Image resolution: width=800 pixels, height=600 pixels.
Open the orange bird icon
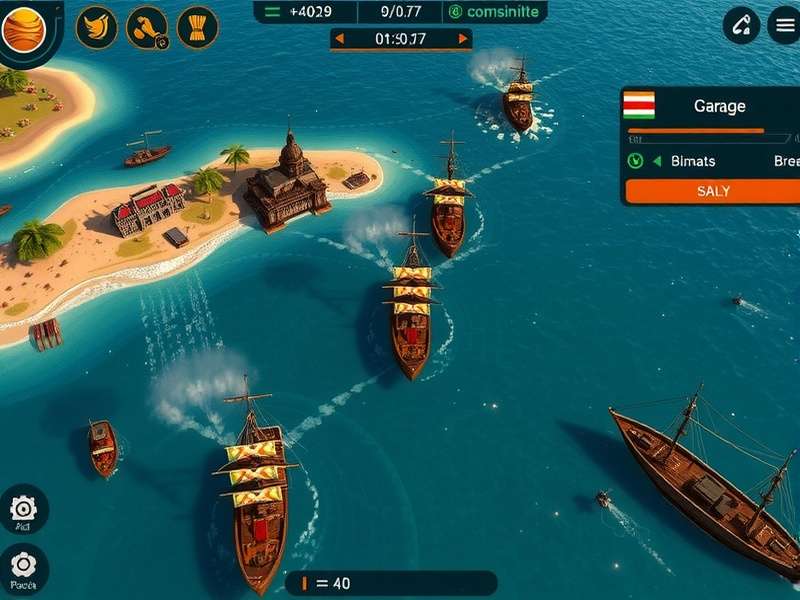coord(97,27)
